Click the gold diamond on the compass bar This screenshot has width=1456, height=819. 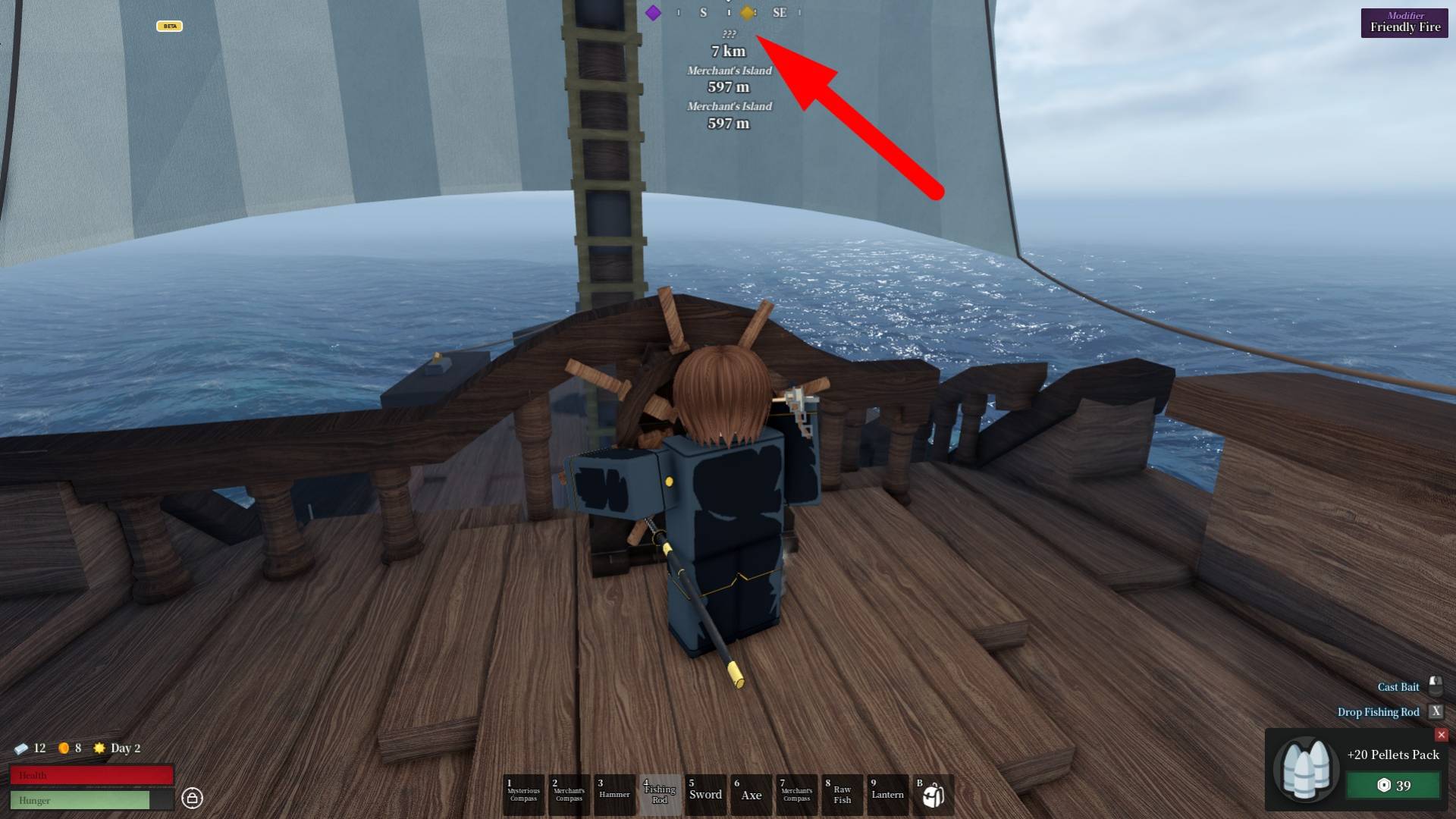click(747, 12)
